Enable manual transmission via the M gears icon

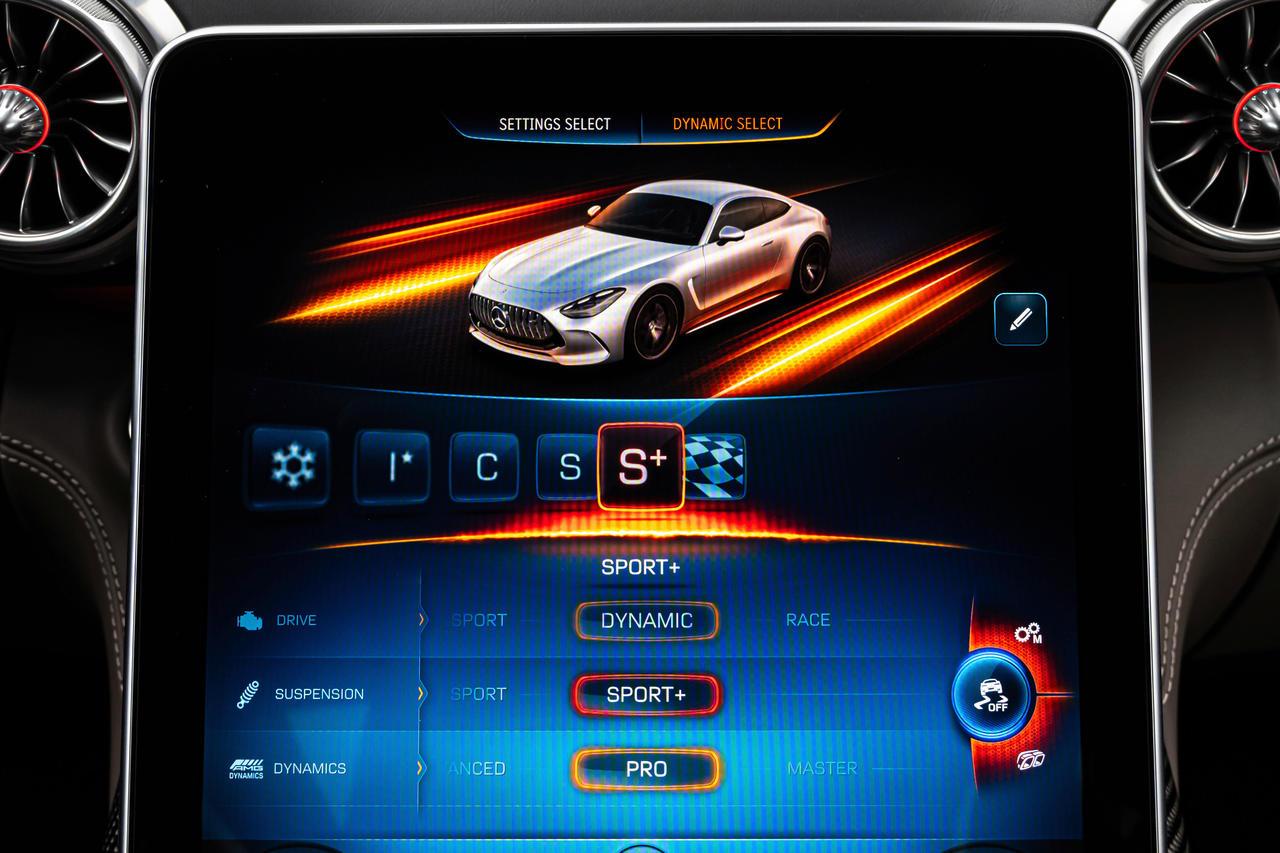coord(1029,633)
